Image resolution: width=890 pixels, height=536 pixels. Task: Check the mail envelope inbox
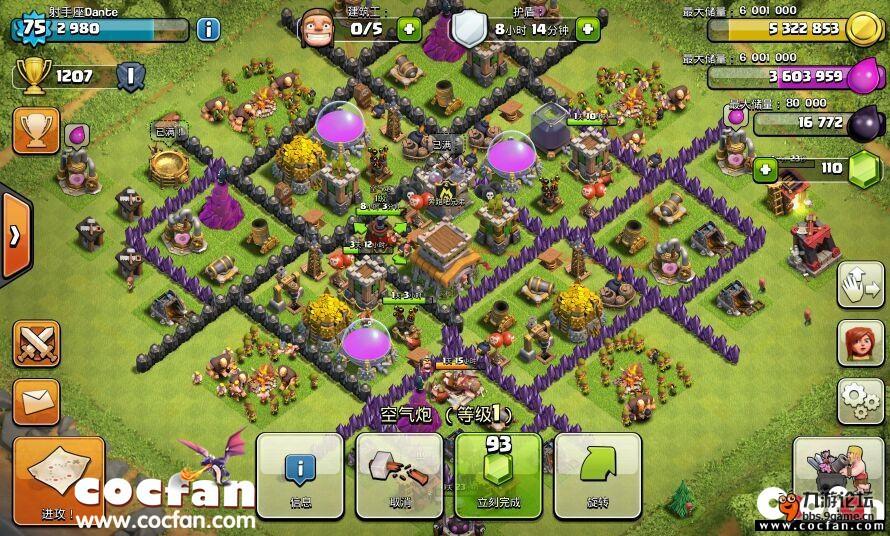[35, 402]
